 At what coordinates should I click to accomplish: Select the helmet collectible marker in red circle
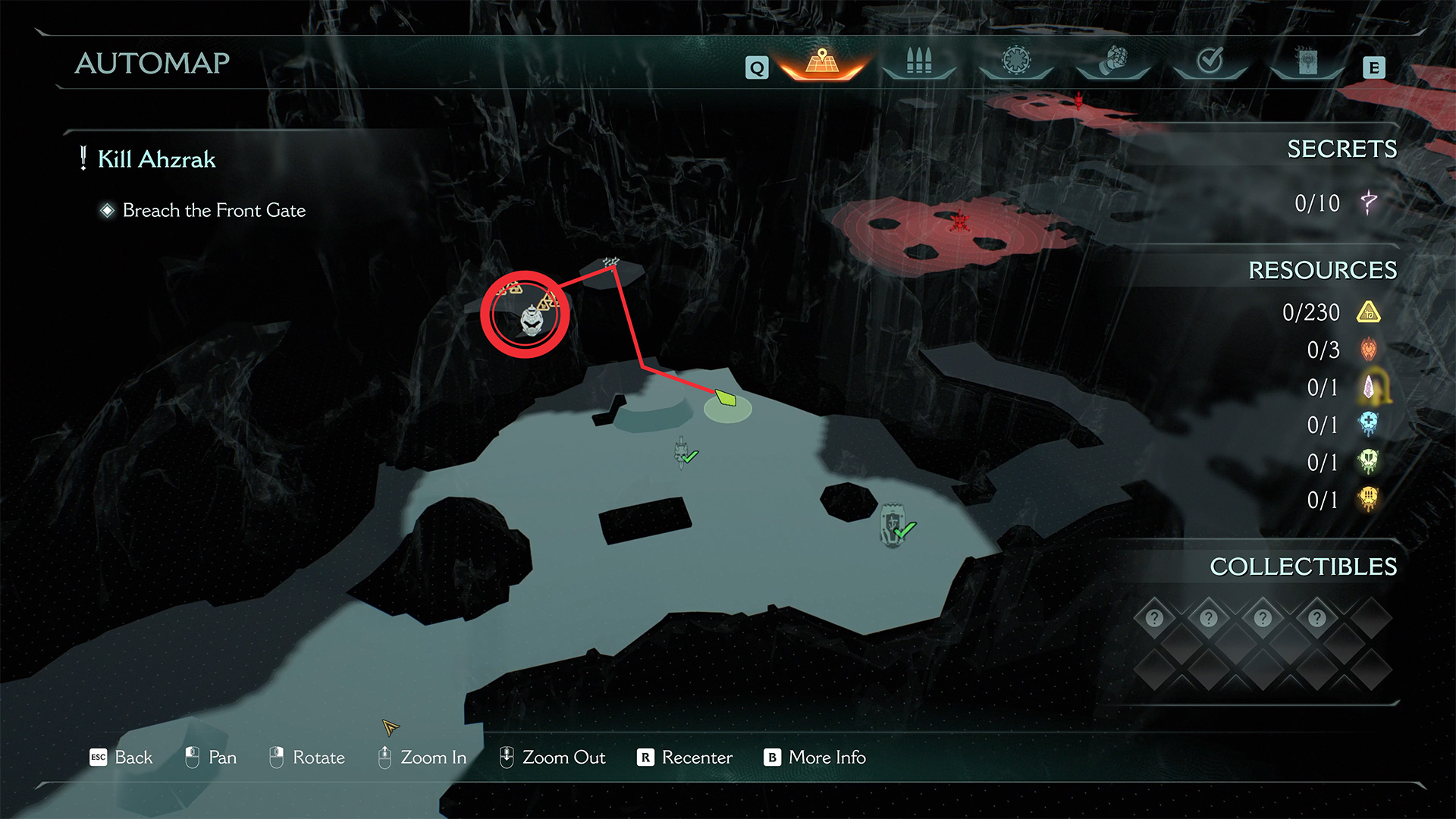pyautogui.click(x=531, y=322)
